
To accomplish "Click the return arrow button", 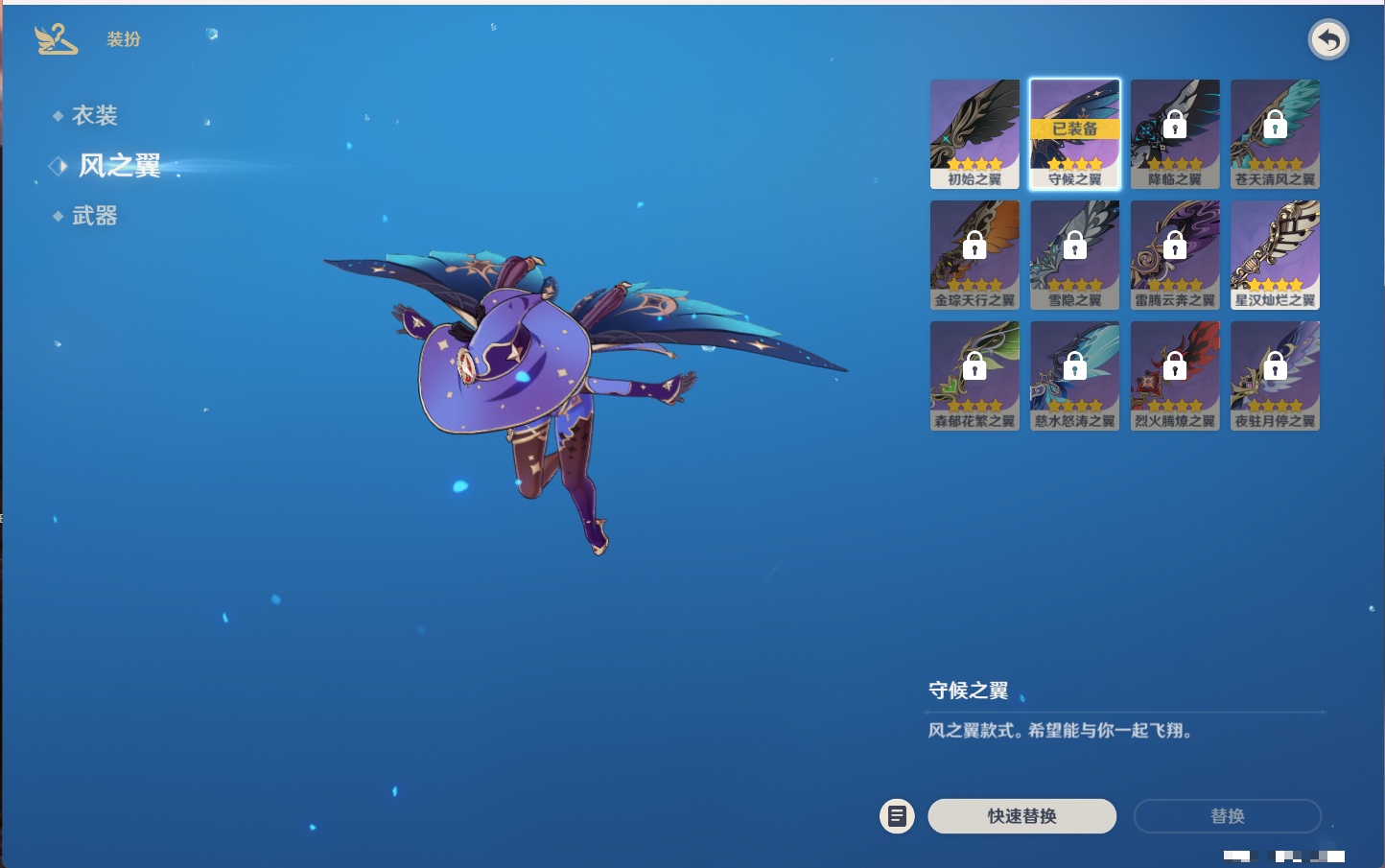I will [1328, 40].
